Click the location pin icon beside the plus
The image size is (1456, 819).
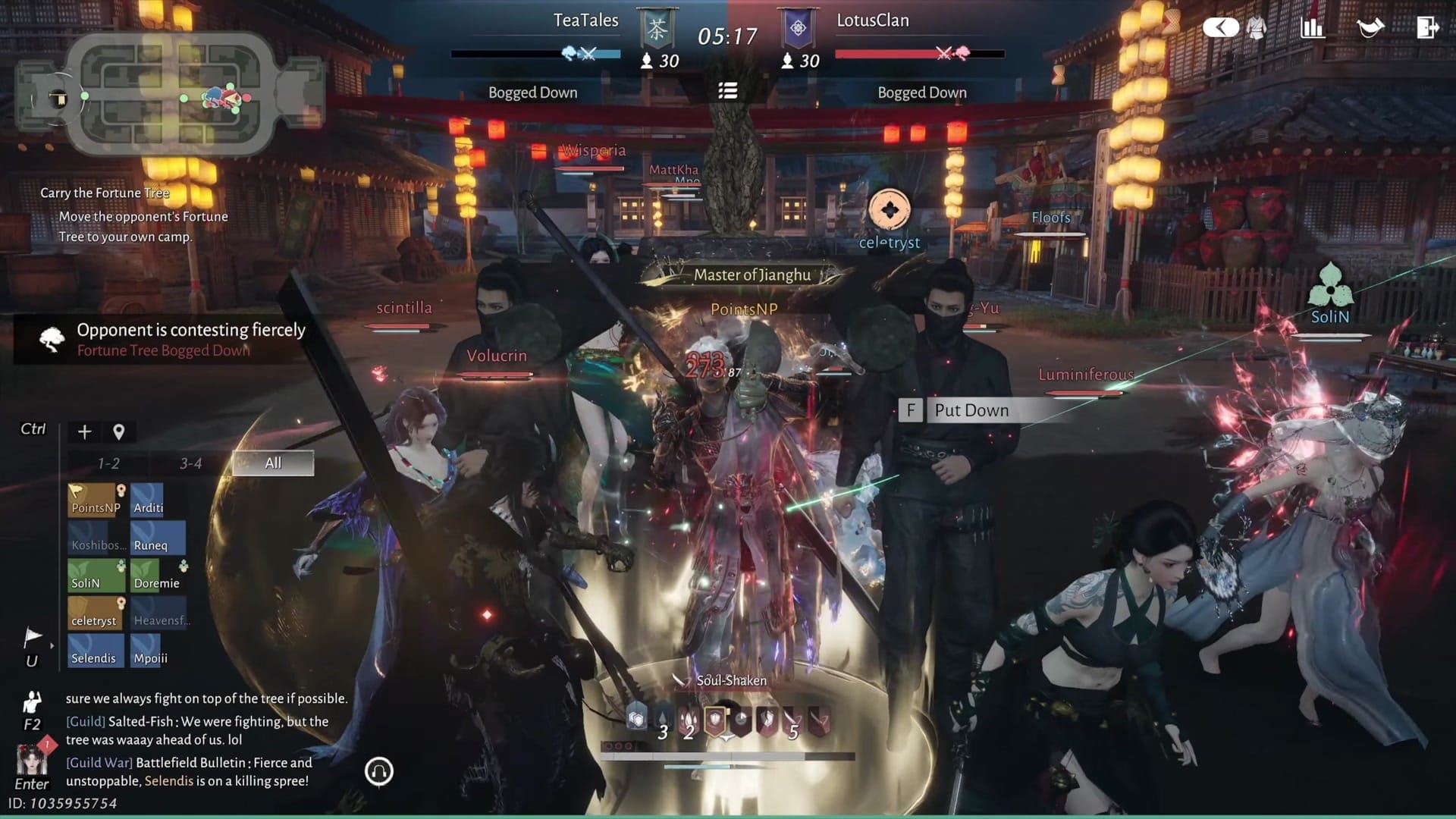click(118, 431)
